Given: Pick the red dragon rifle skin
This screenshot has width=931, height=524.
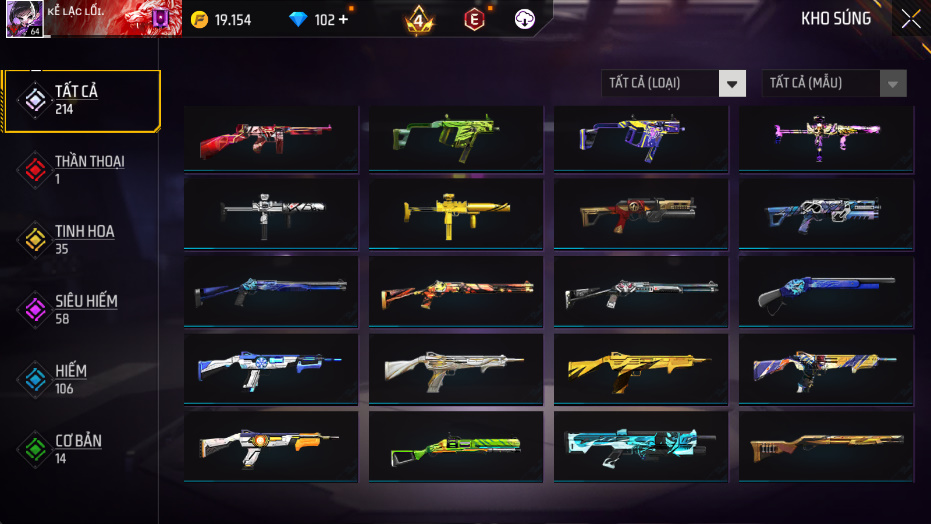Looking at the screenshot, I should [270, 136].
